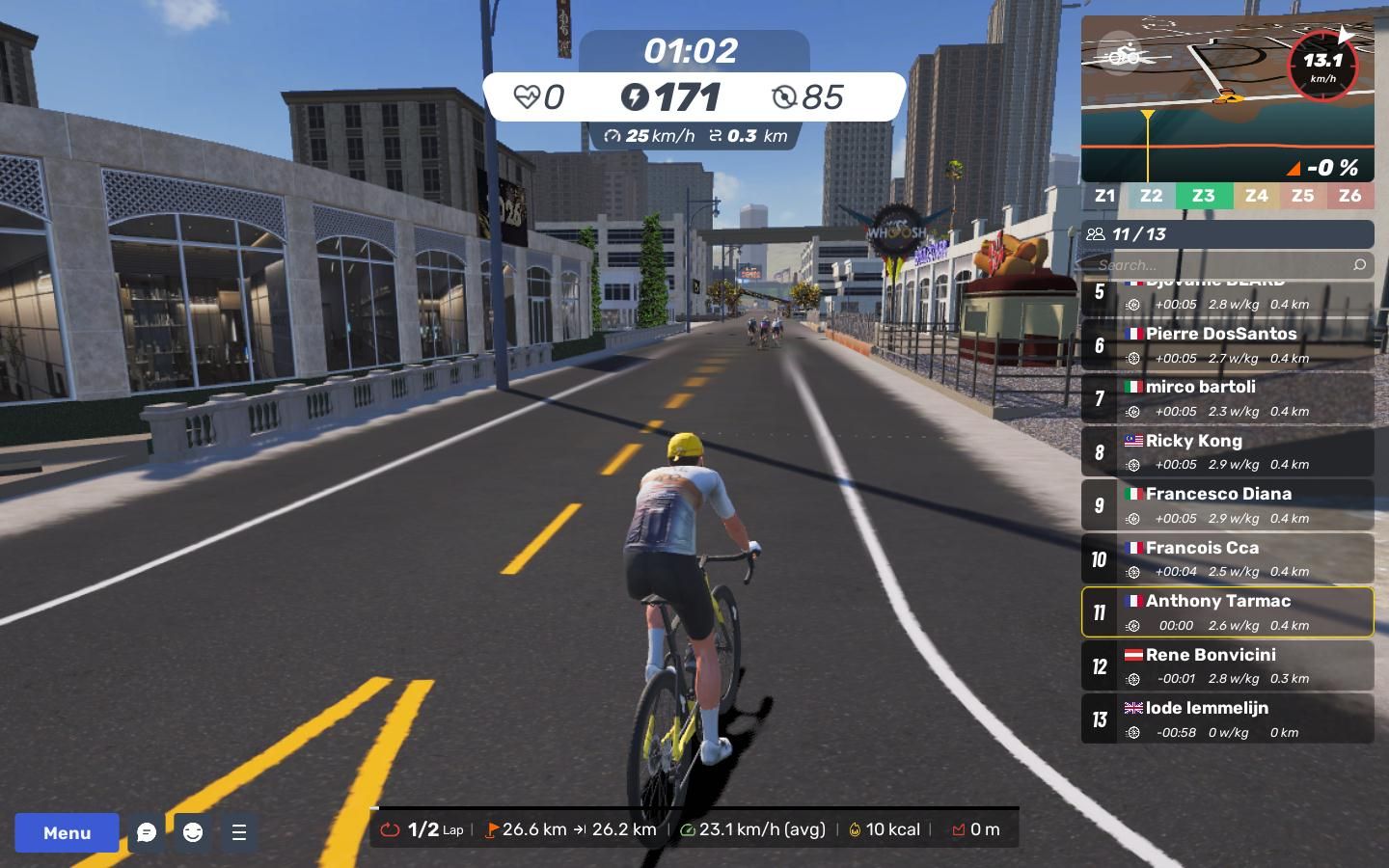Viewport: 1389px width, 868px height.
Task: Open the blue Menu button
Action: coord(67,832)
